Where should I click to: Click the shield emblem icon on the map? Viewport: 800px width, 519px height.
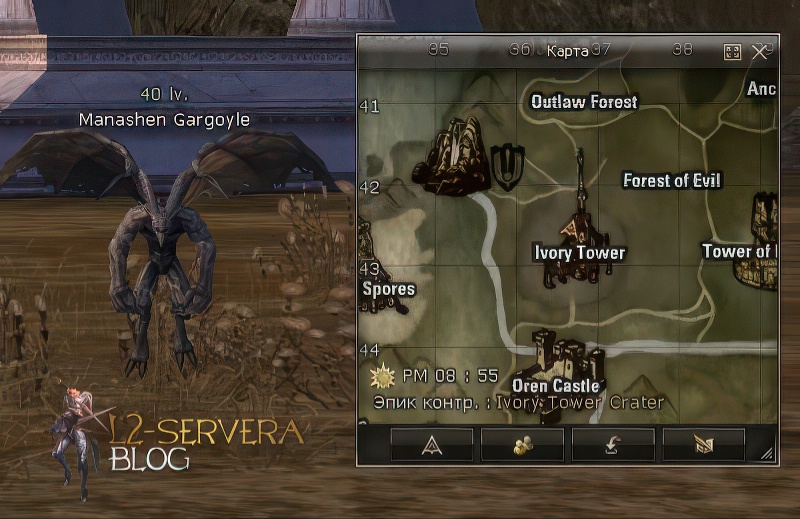pos(509,166)
